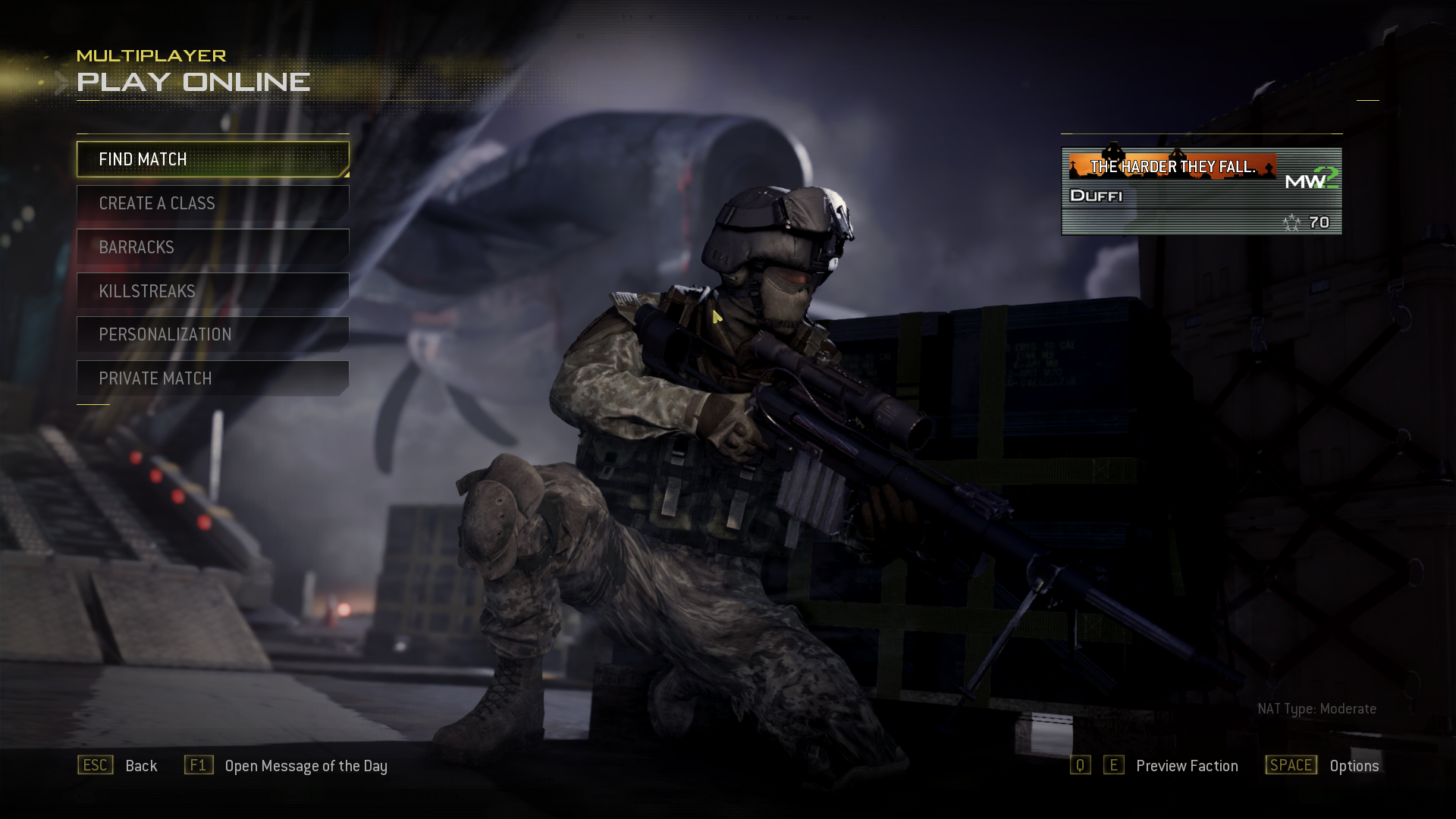1456x819 pixels.
Task: Choose Personalization
Action: pyautogui.click(x=212, y=334)
